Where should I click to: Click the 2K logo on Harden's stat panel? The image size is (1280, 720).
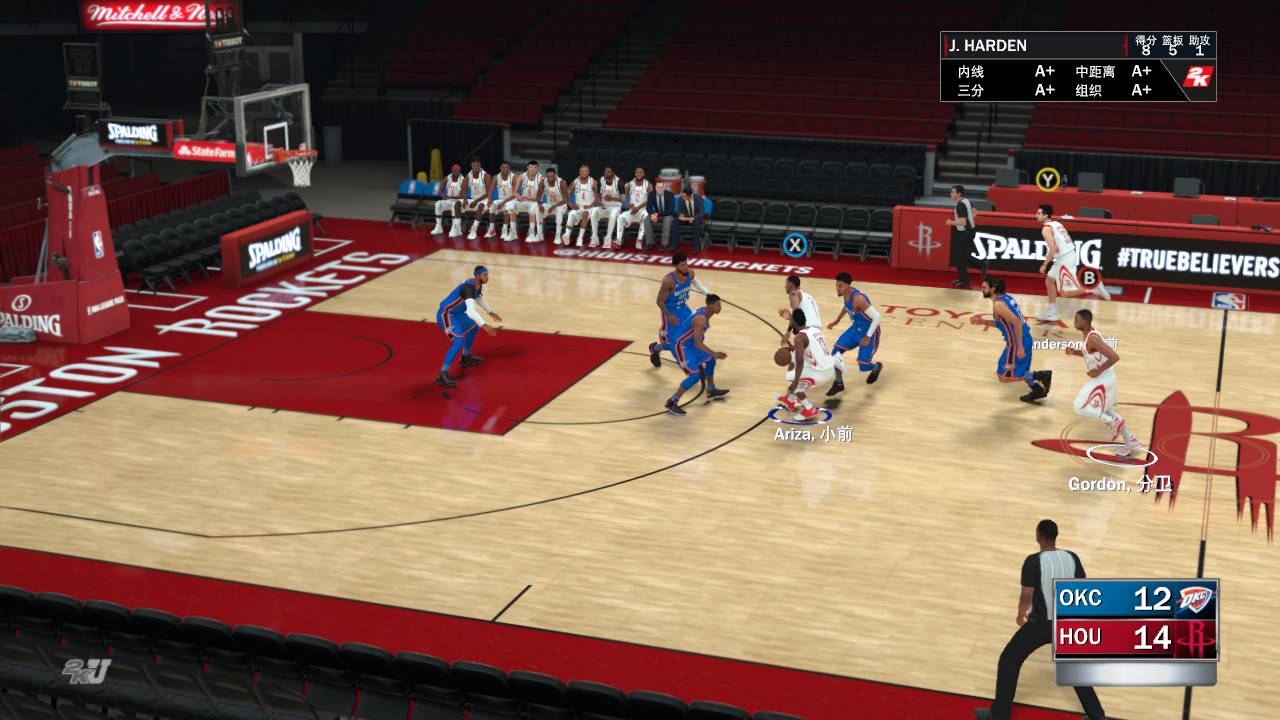click(1200, 78)
